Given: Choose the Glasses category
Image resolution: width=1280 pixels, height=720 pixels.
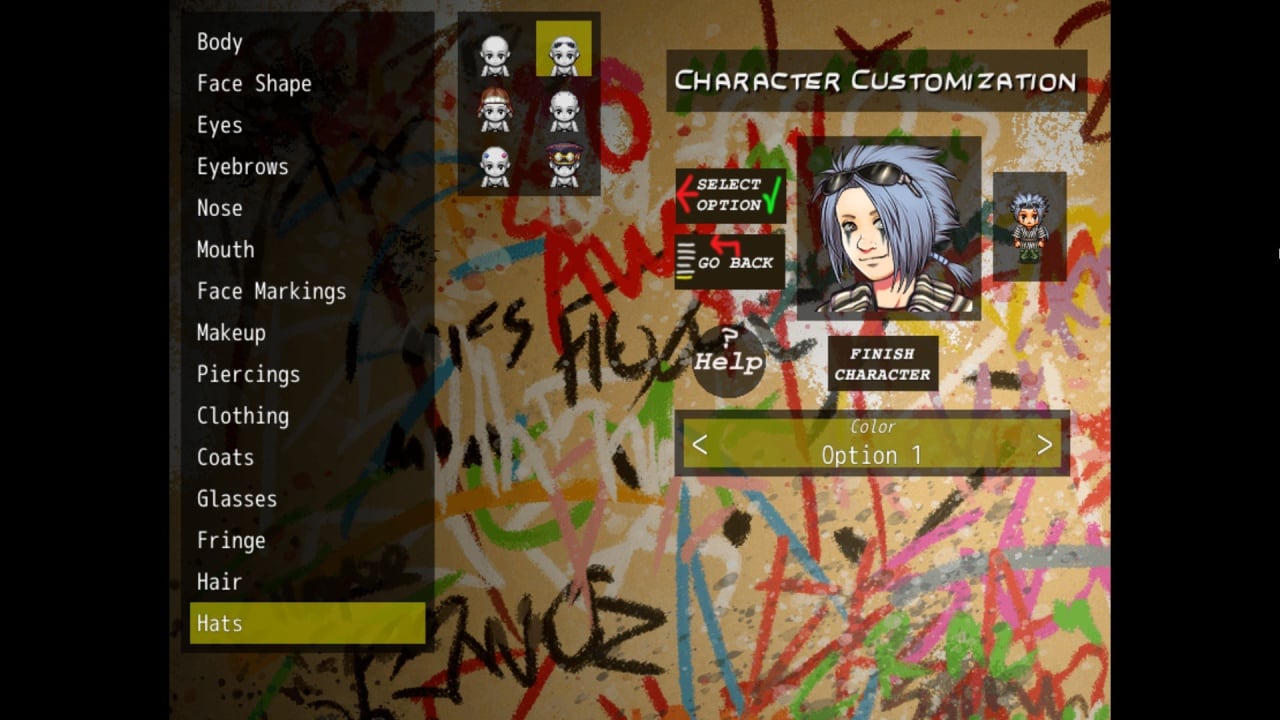Looking at the screenshot, I should 237,499.
